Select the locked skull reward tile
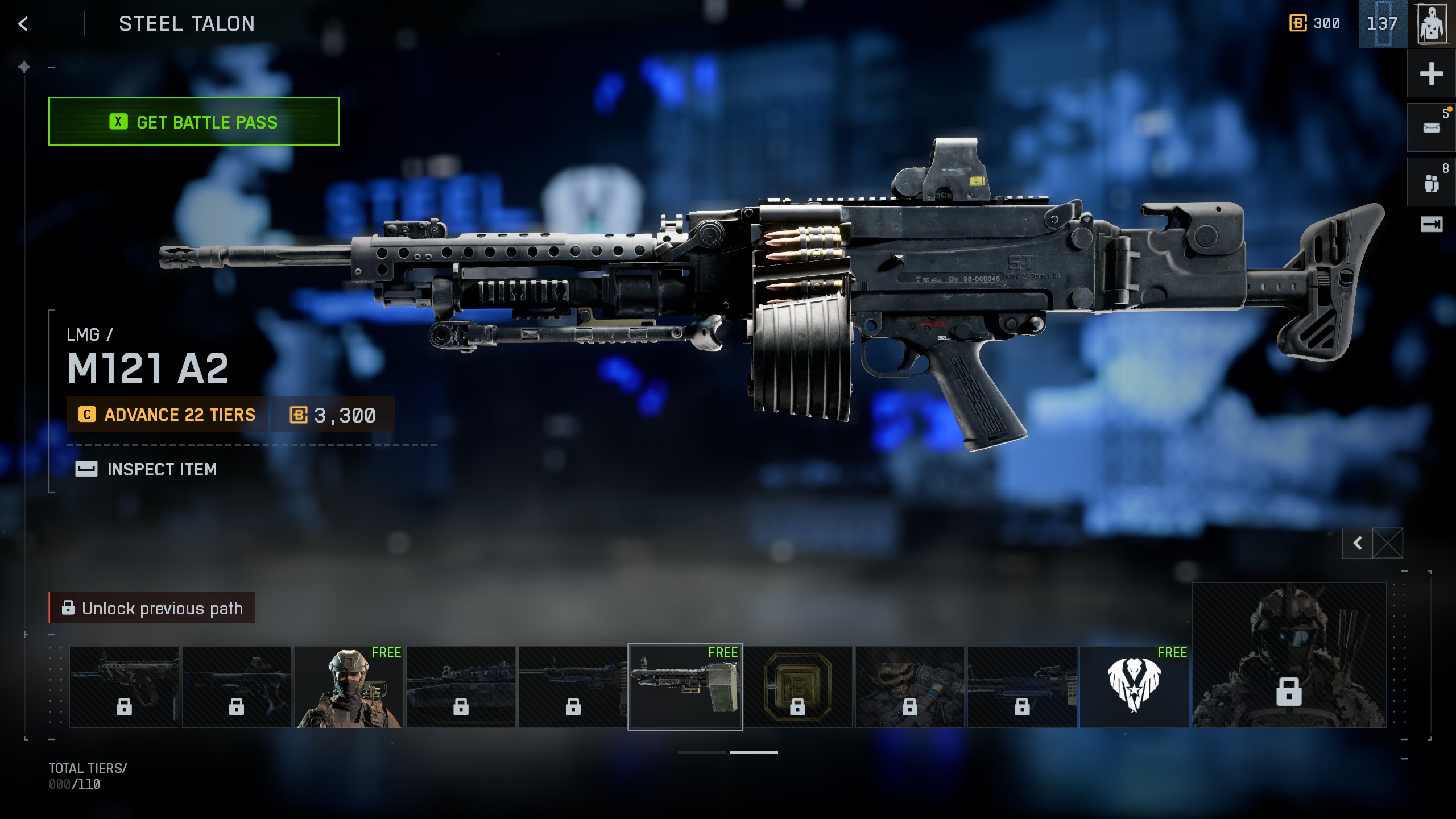This screenshot has height=819, width=1456. (x=909, y=686)
